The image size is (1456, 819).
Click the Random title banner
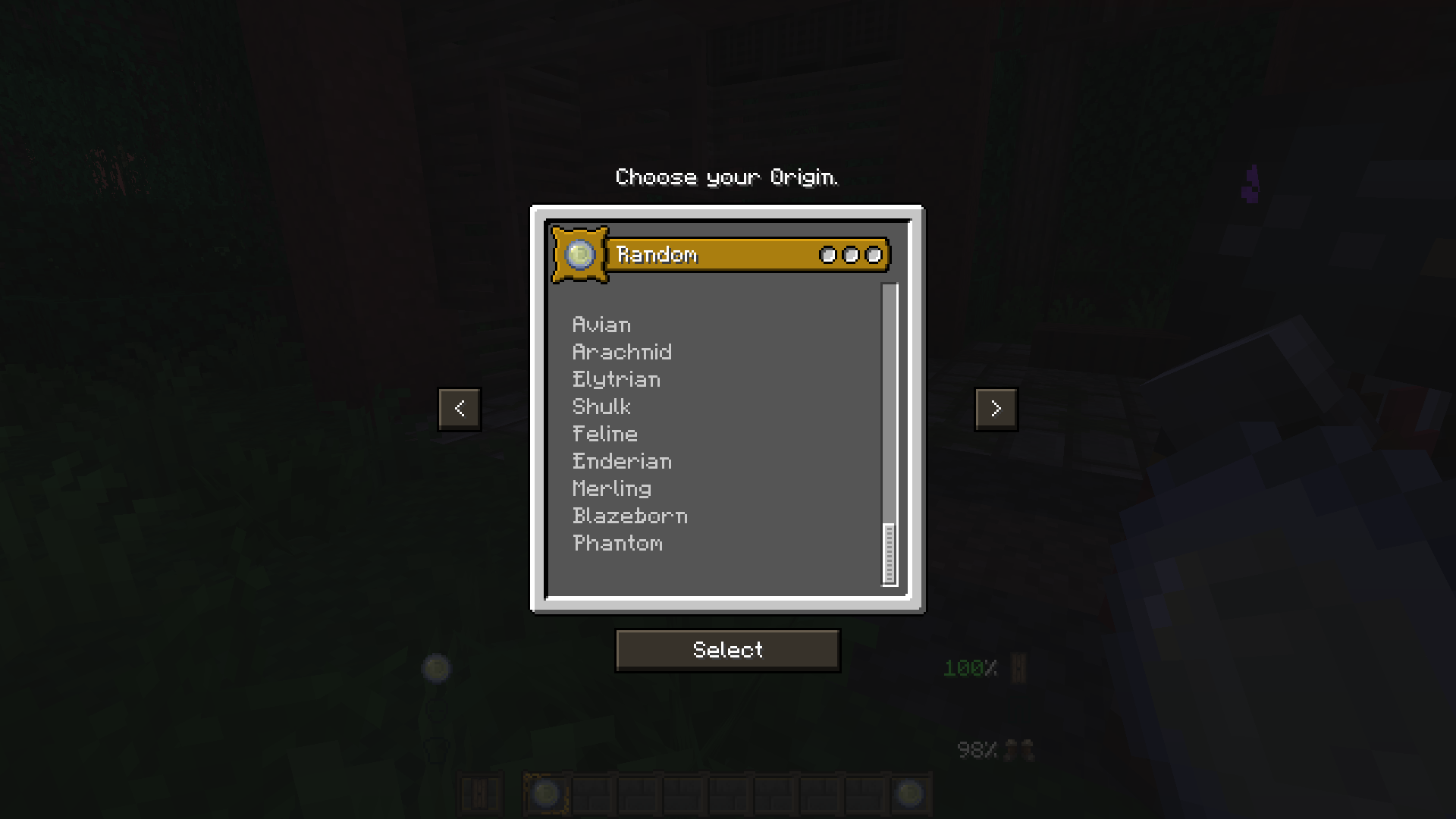[x=728, y=255]
